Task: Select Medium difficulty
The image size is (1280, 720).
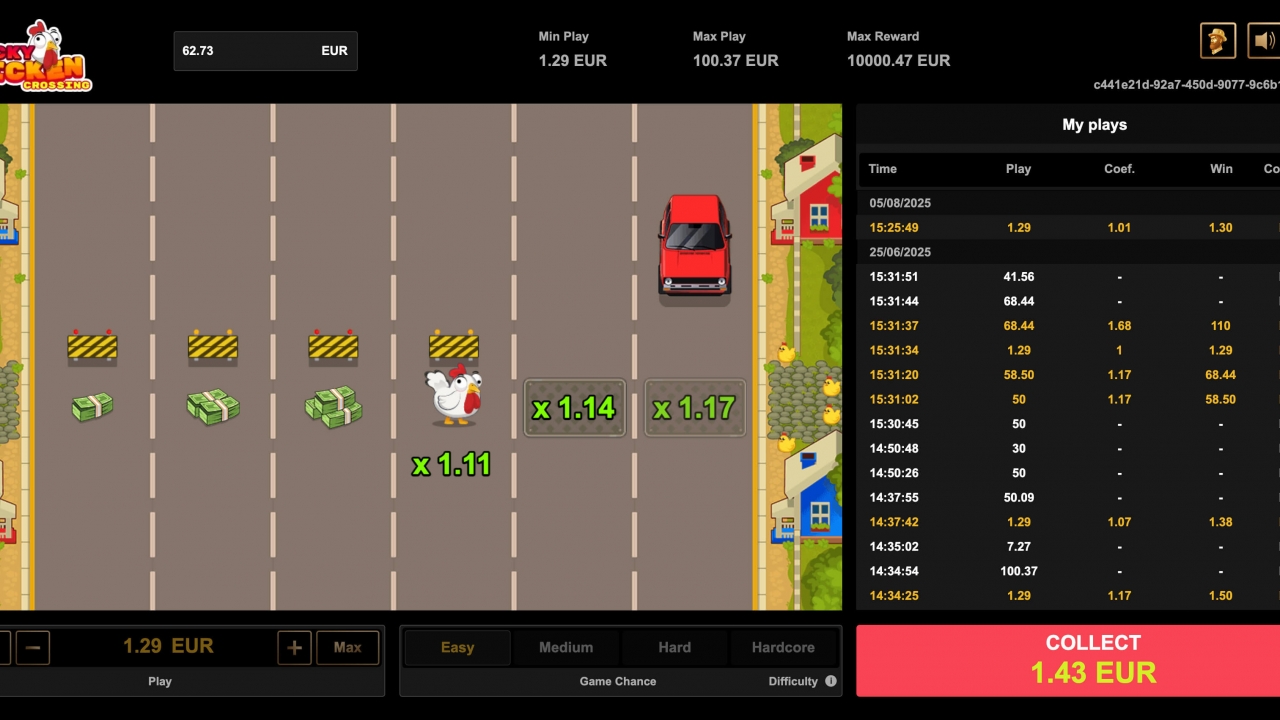Action: 566,647
